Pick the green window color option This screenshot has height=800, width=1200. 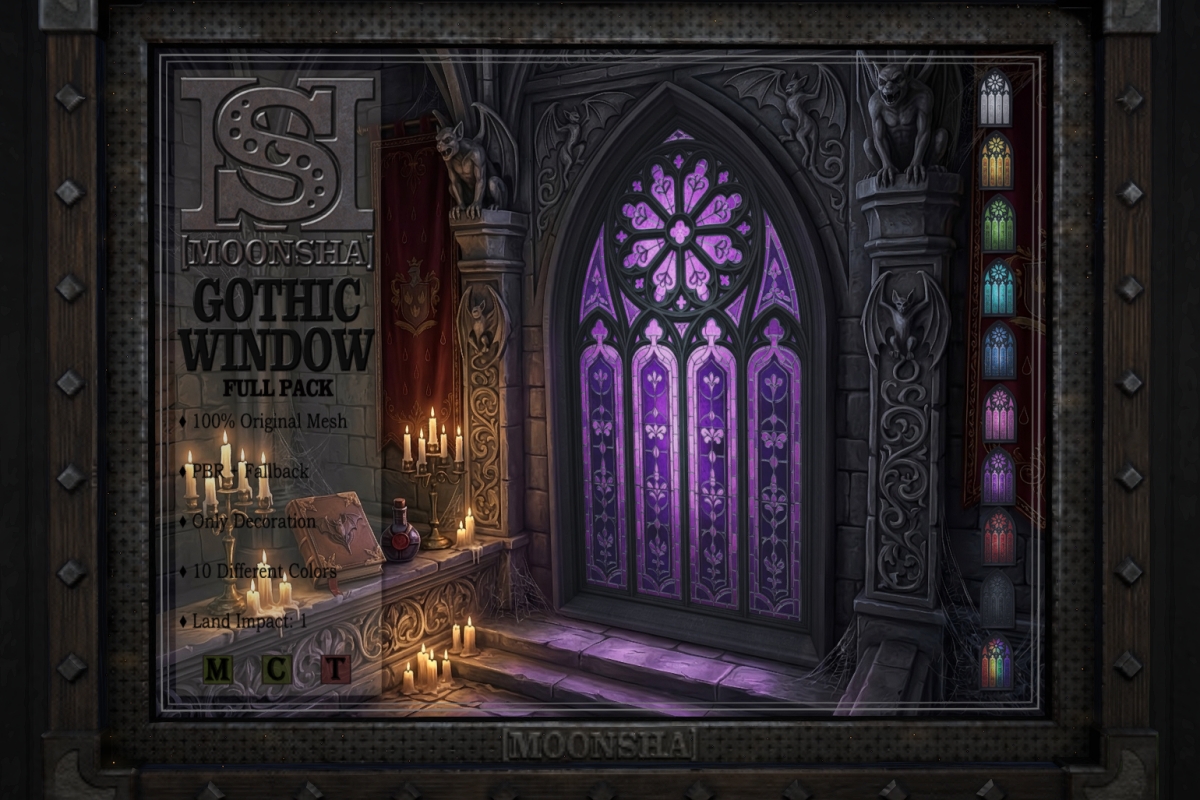[x=997, y=224]
